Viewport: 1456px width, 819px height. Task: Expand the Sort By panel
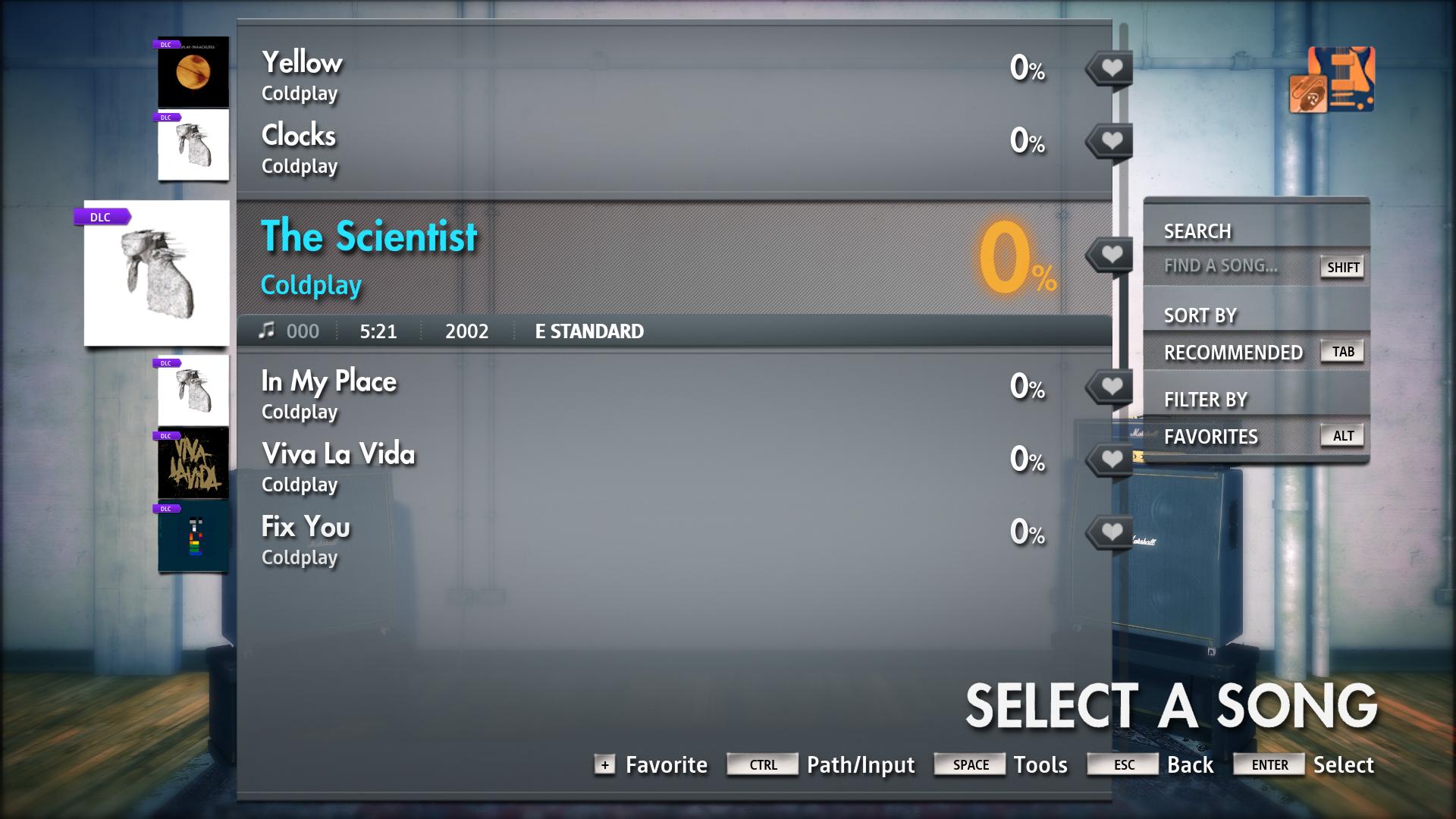[1200, 315]
